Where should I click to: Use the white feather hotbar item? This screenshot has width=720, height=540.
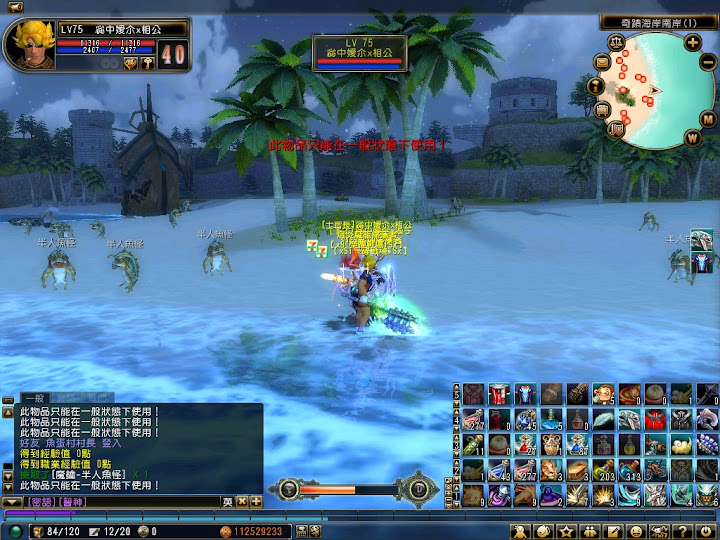pyautogui.click(x=603, y=418)
